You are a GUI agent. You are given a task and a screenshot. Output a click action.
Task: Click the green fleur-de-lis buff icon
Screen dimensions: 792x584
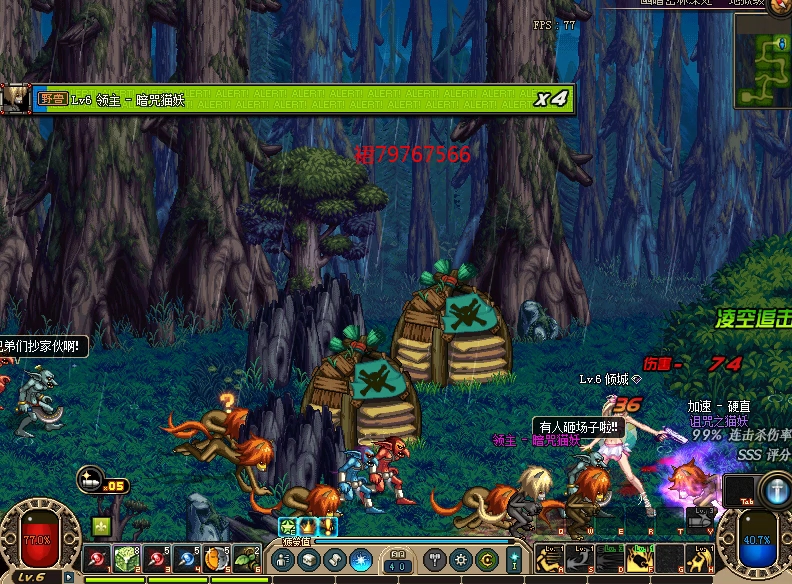[101, 525]
